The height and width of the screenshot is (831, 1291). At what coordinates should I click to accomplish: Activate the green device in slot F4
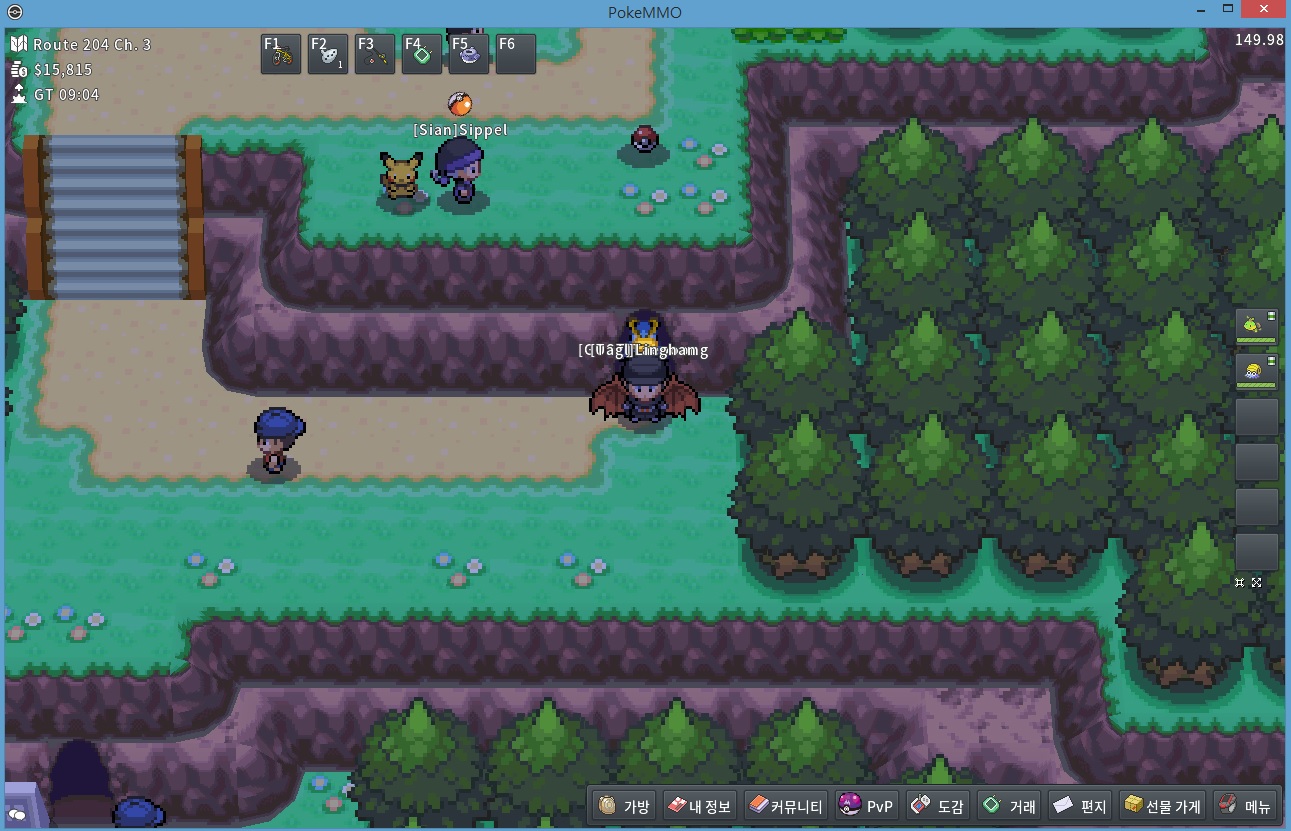[x=422, y=55]
